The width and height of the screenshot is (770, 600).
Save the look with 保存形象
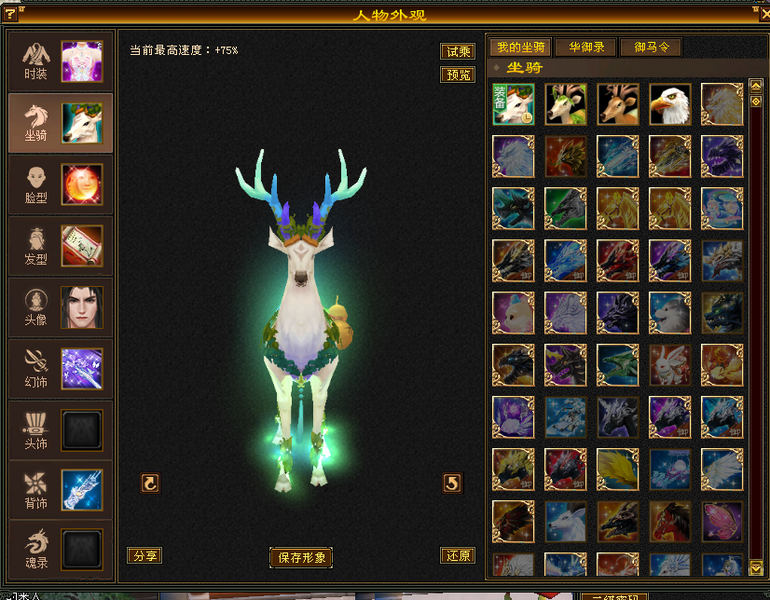[x=300, y=558]
